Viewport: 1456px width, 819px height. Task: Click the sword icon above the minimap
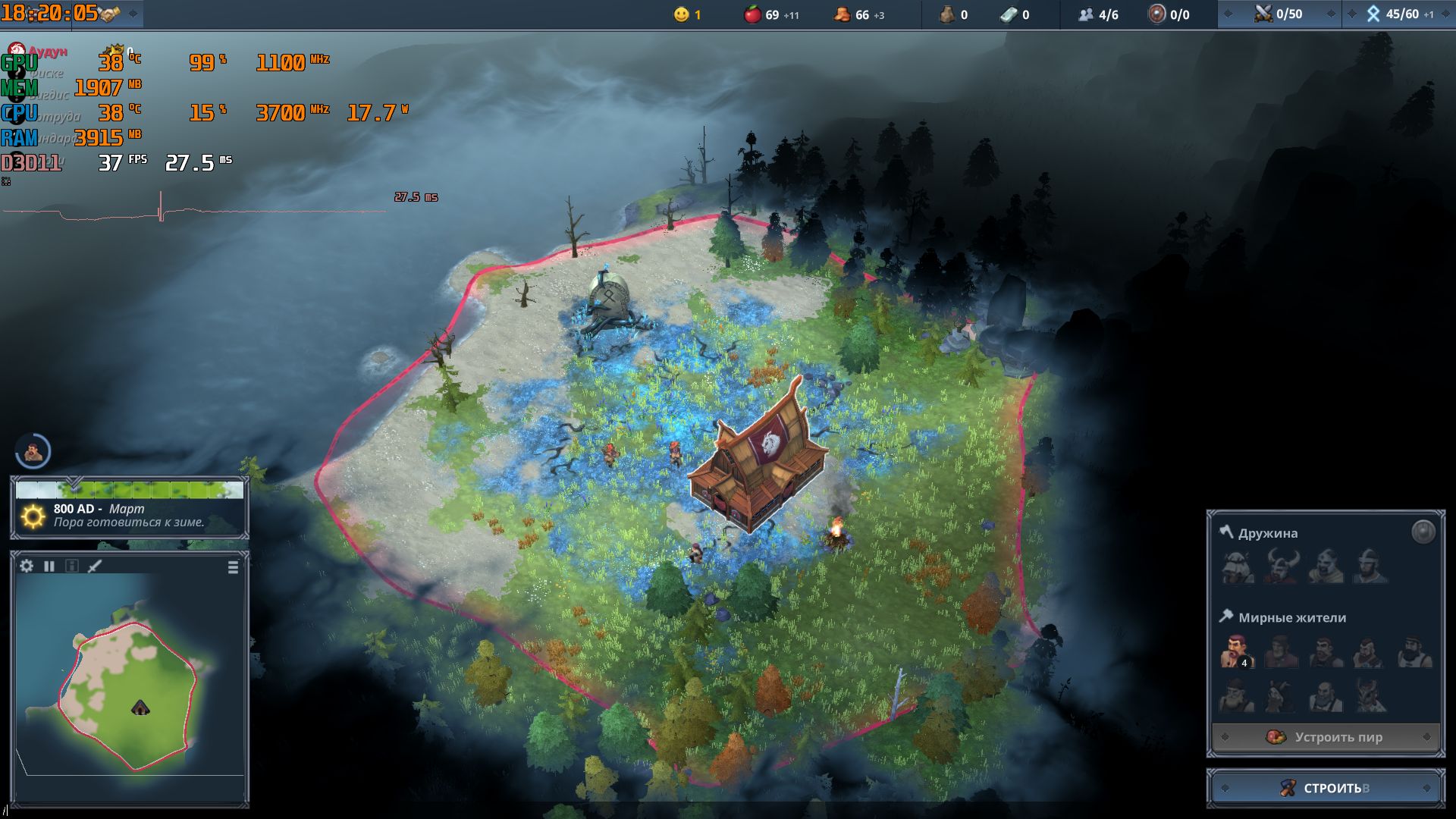[x=95, y=566]
